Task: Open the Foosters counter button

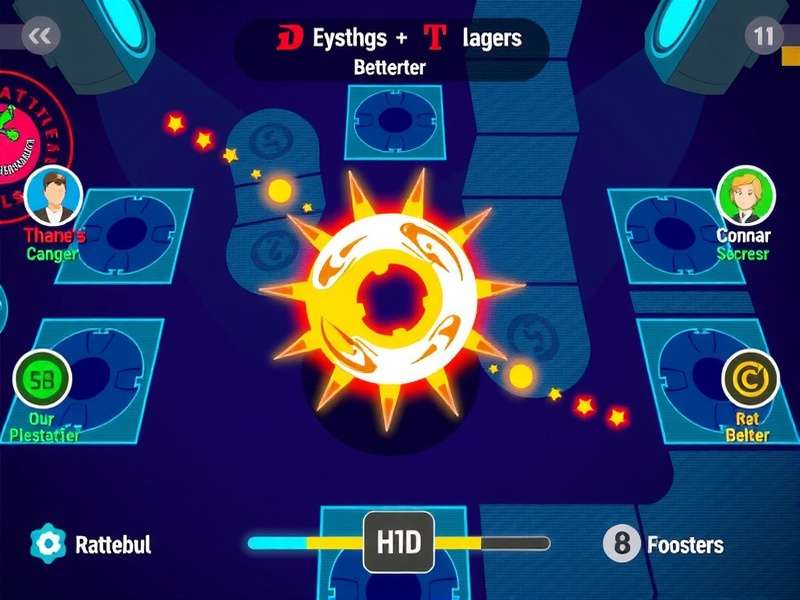Action: [622, 544]
